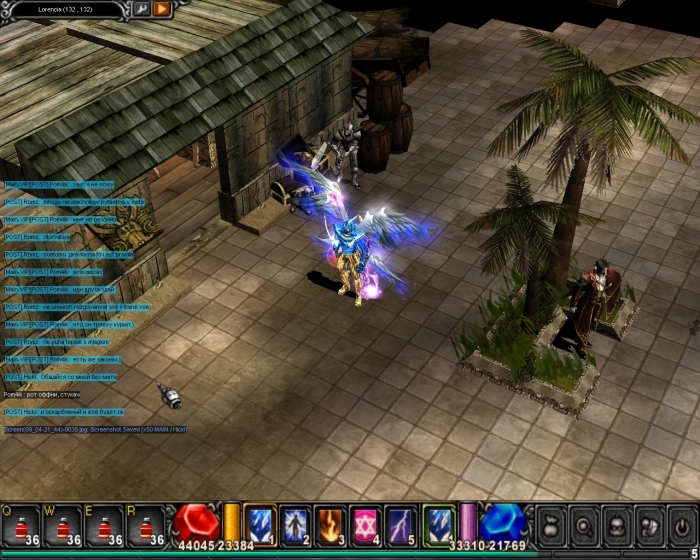Viewport: 700px width, 560px height.
Task: Click the megaphone menu button
Action: point(651,524)
